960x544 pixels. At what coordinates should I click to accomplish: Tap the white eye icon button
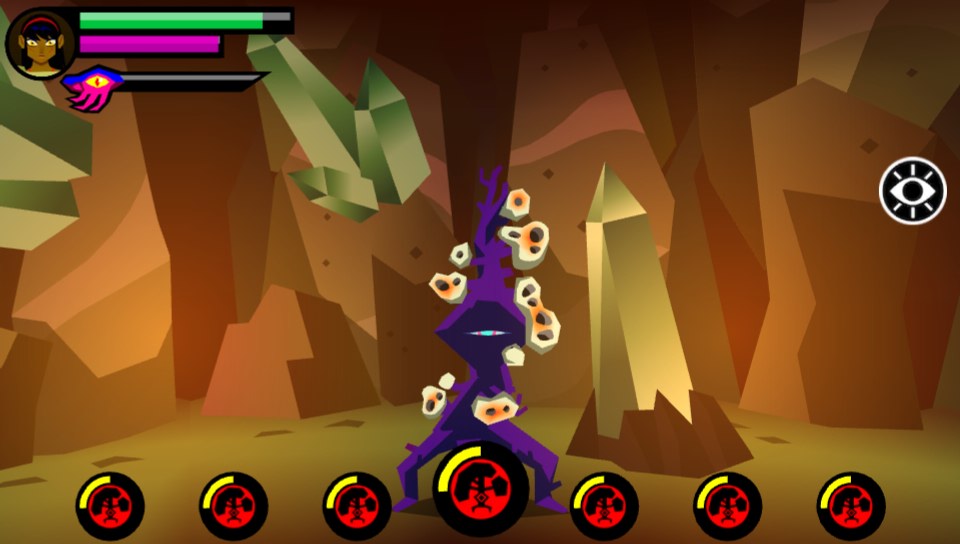point(912,191)
